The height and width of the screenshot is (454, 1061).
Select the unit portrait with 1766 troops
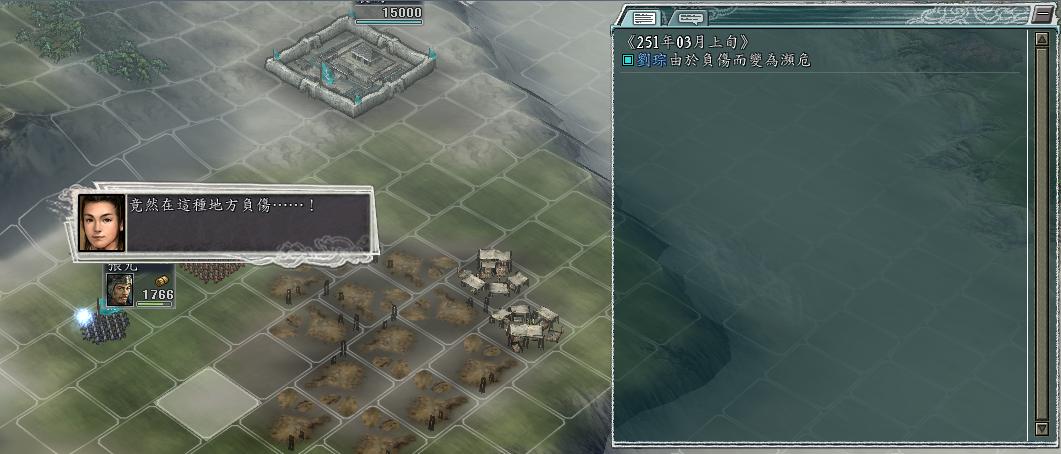pos(121,290)
